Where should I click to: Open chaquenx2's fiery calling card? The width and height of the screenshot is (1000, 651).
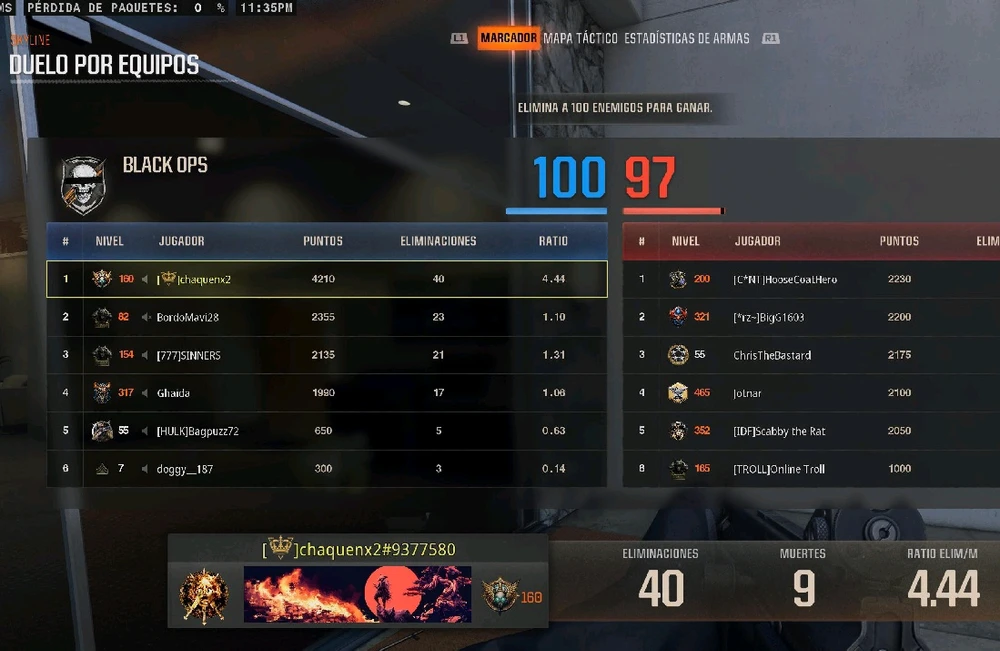coord(357,594)
